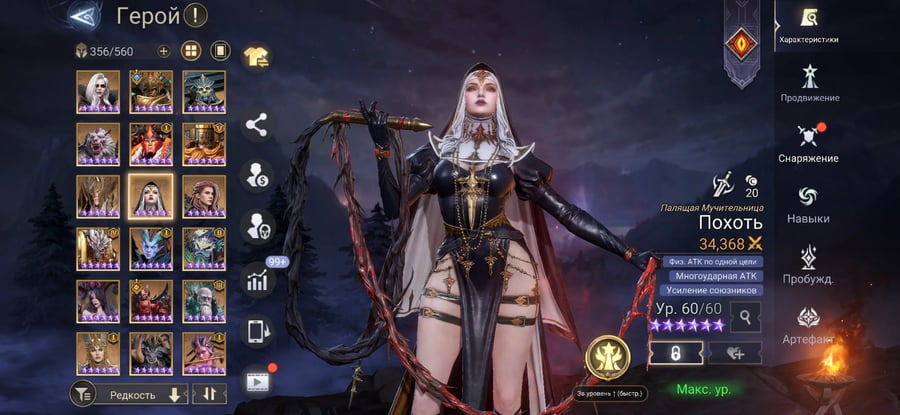
Task: Switch to the Пробужд. tab
Action: pyautogui.click(x=808, y=263)
